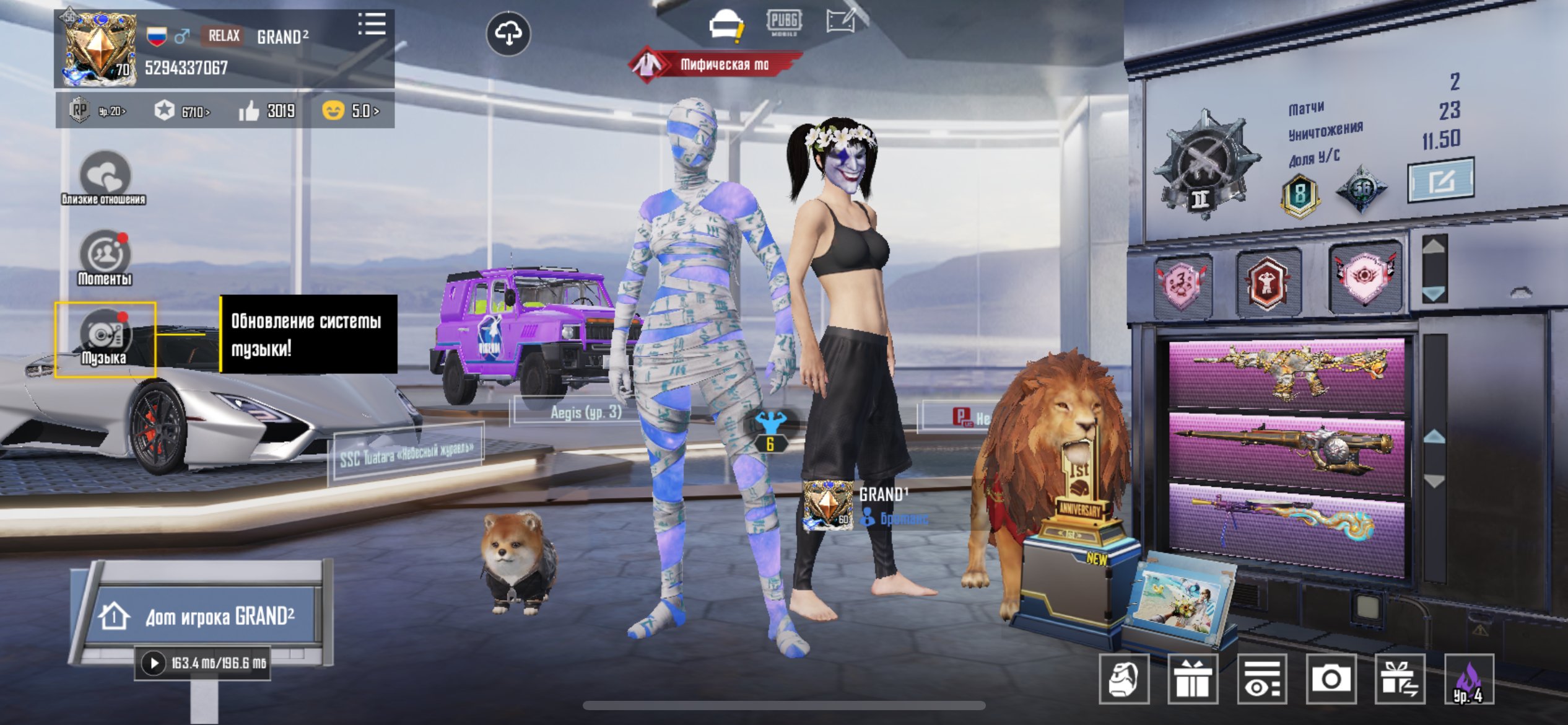Open the helmet tab with exclamation mark
This screenshot has width=1568, height=725.
pos(726,25)
